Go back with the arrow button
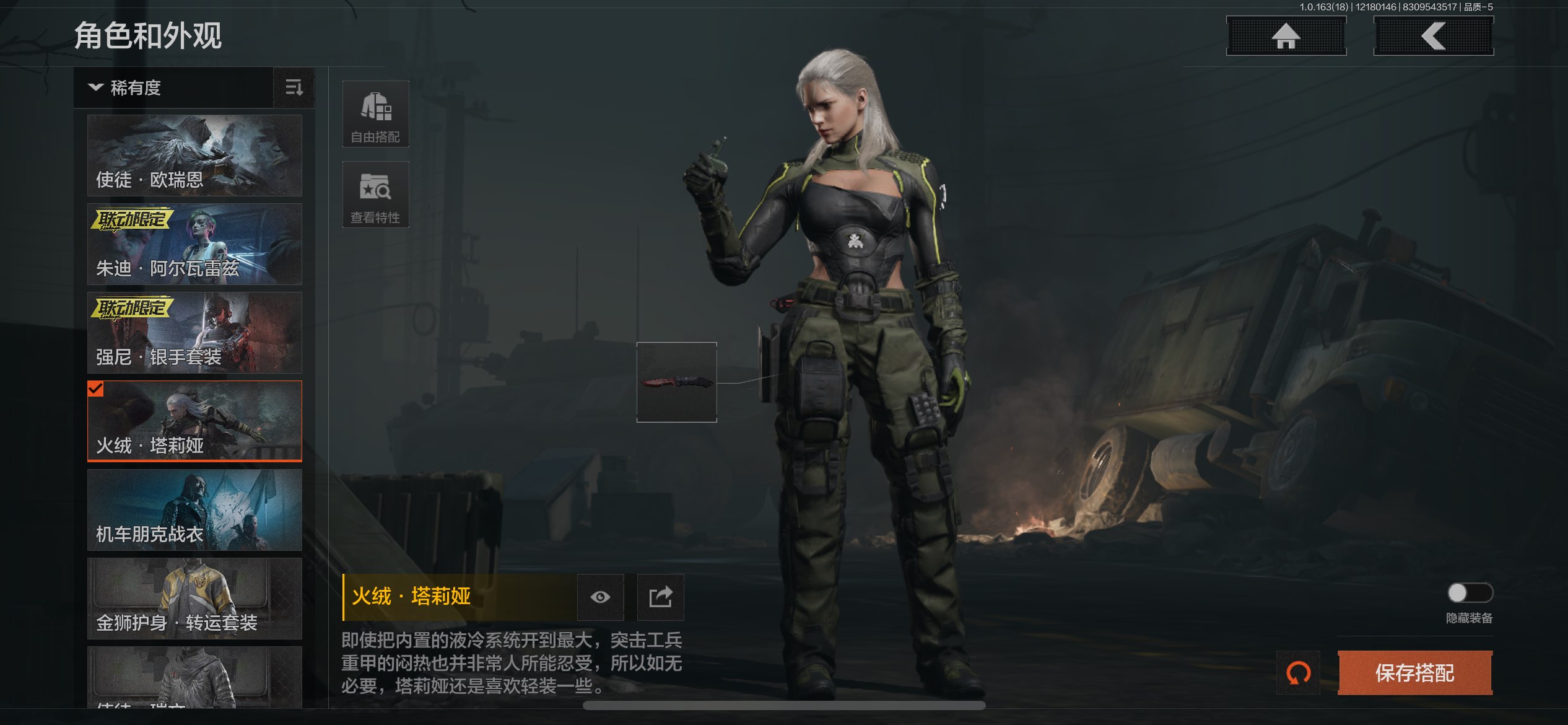Viewport: 1568px width, 725px height. pyautogui.click(x=1433, y=36)
